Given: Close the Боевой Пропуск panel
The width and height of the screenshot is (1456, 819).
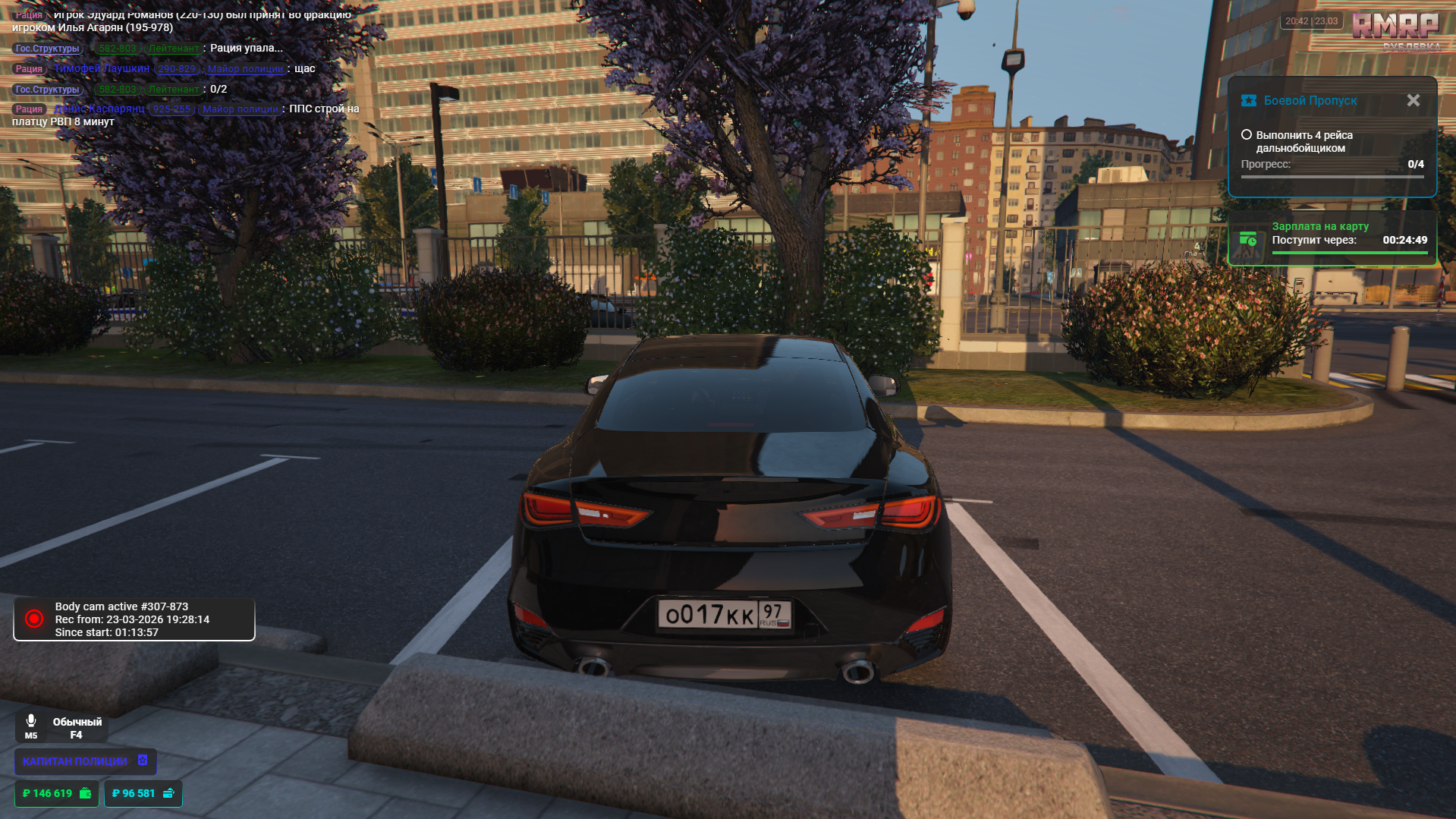Looking at the screenshot, I should coord(1413,100).
